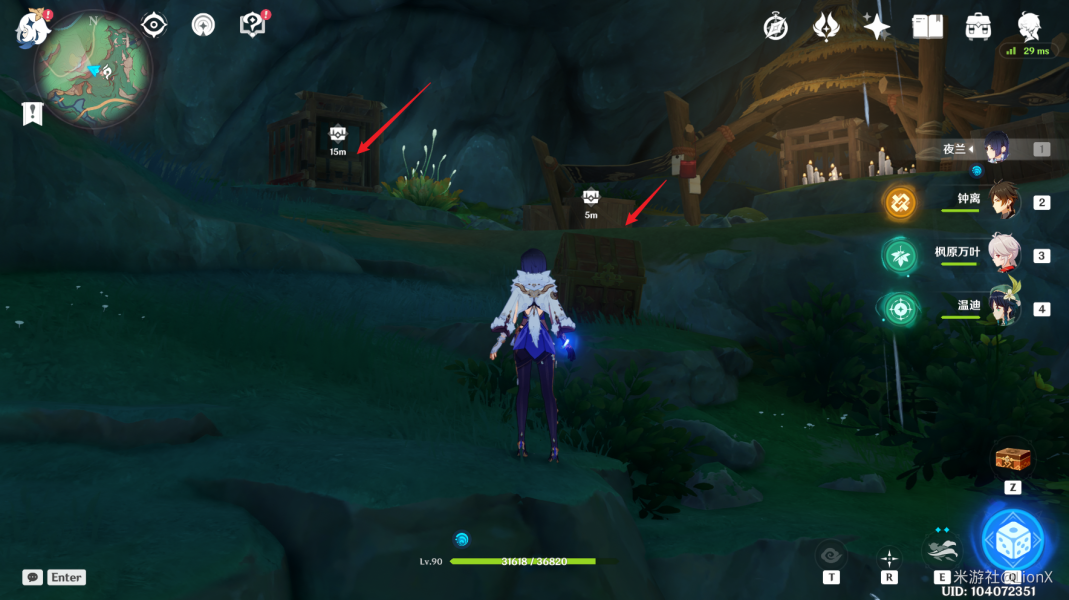
Task: Open the backpack inventory
Action: coord(978,27)
